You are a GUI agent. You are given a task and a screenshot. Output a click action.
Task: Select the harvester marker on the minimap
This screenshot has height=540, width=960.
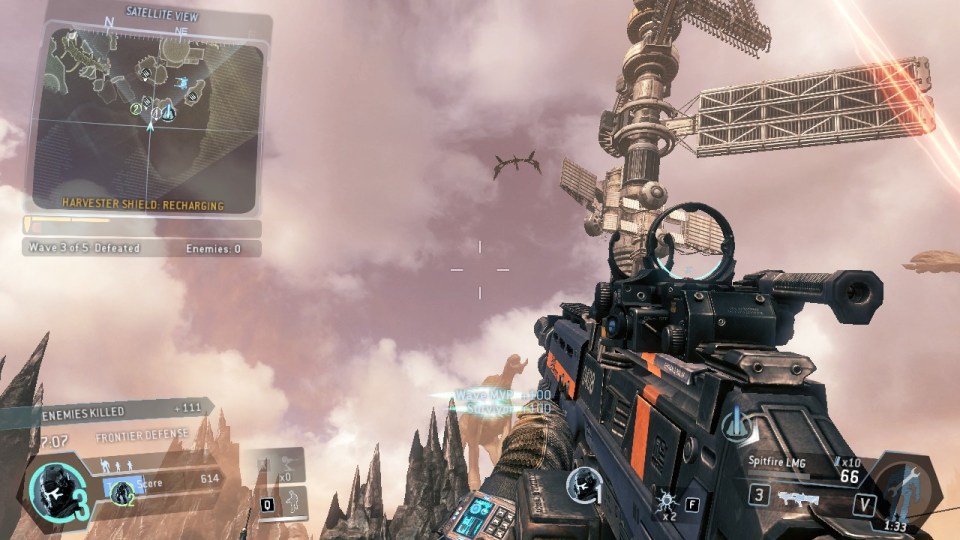pyautogui.click(x=167, y=114)
